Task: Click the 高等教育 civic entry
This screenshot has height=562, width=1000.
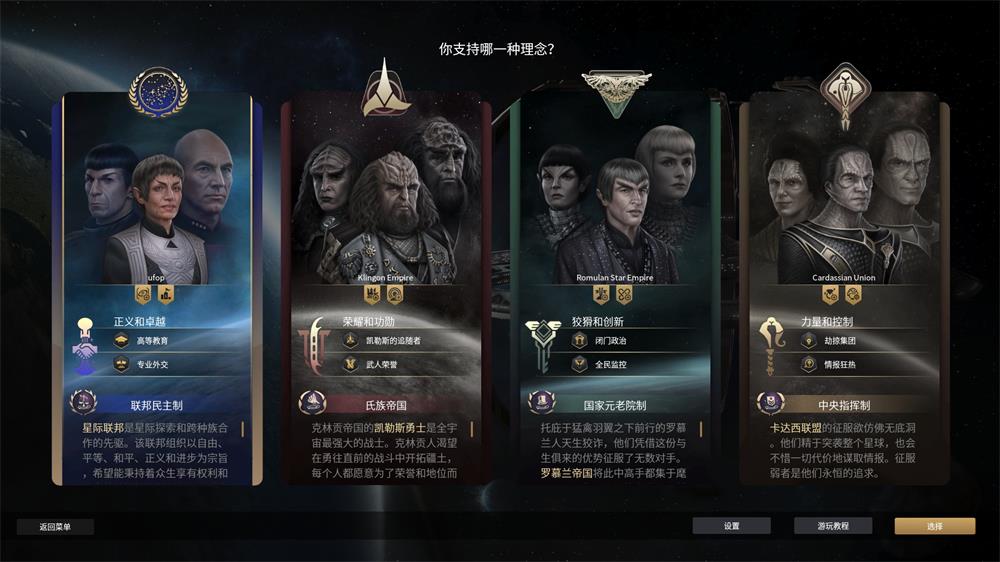Action: (150, 341)
